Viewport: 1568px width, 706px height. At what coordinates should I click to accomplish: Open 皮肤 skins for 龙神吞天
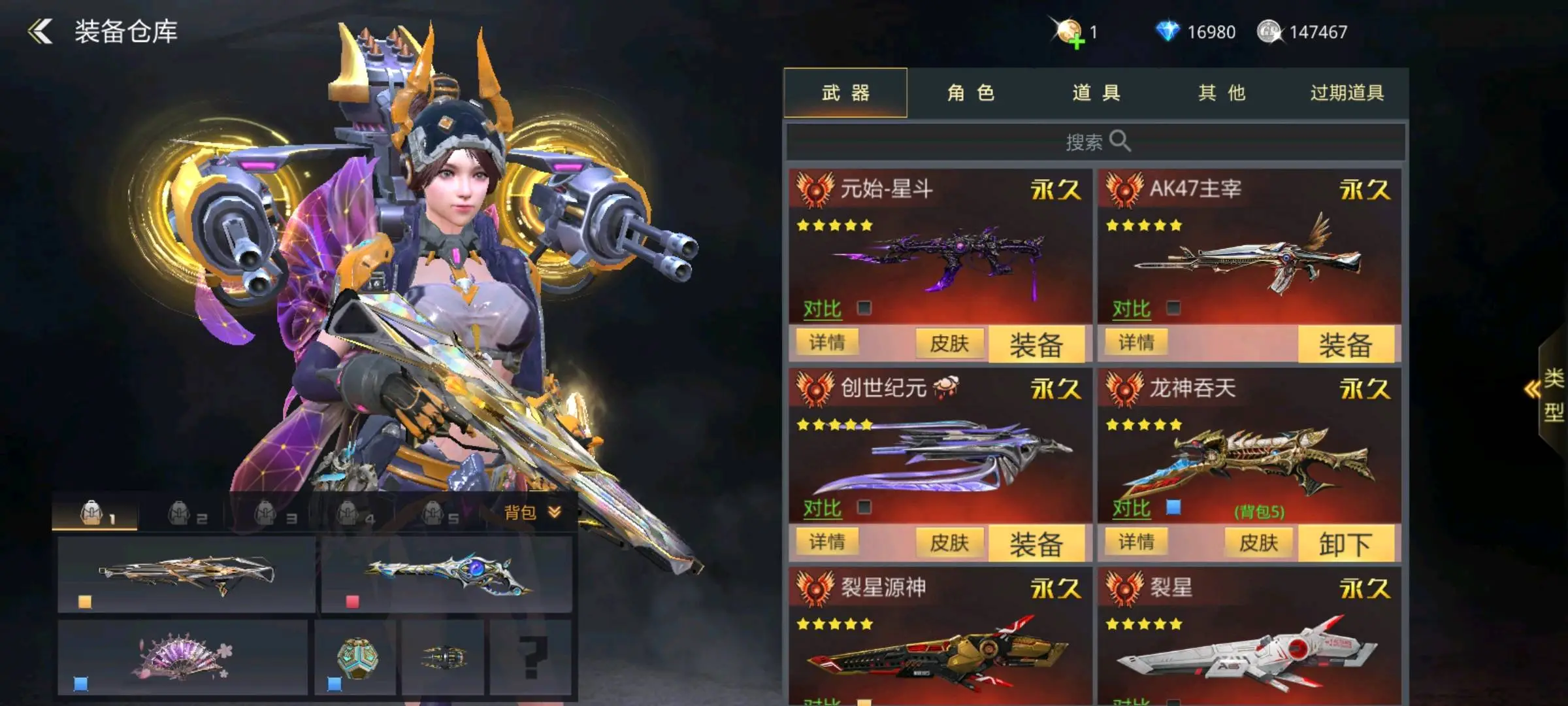click(1258, 543)
